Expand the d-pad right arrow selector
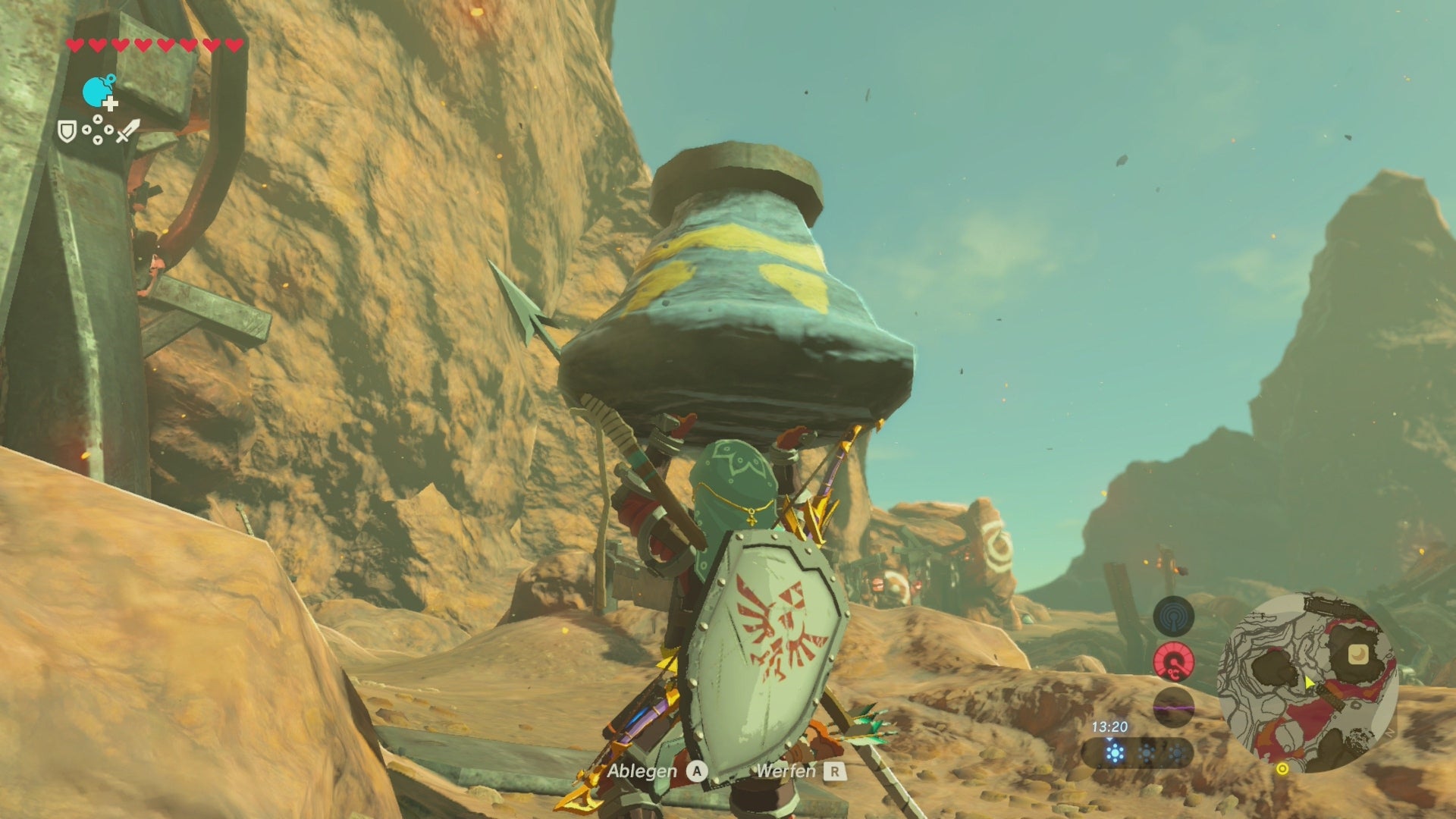Screen dimensions: 1456x819 (x=109, y=130)
